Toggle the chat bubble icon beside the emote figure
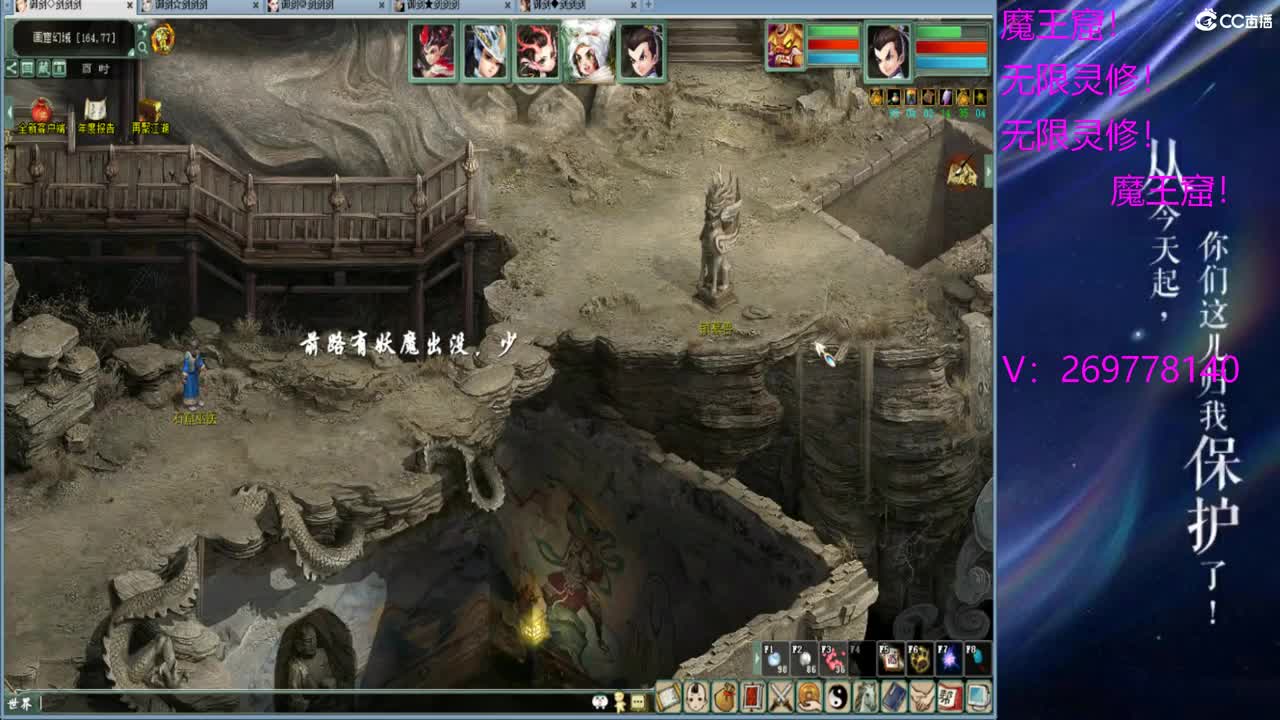The image size is (1280, 720). pyautogui.click(x=638, y=701)
